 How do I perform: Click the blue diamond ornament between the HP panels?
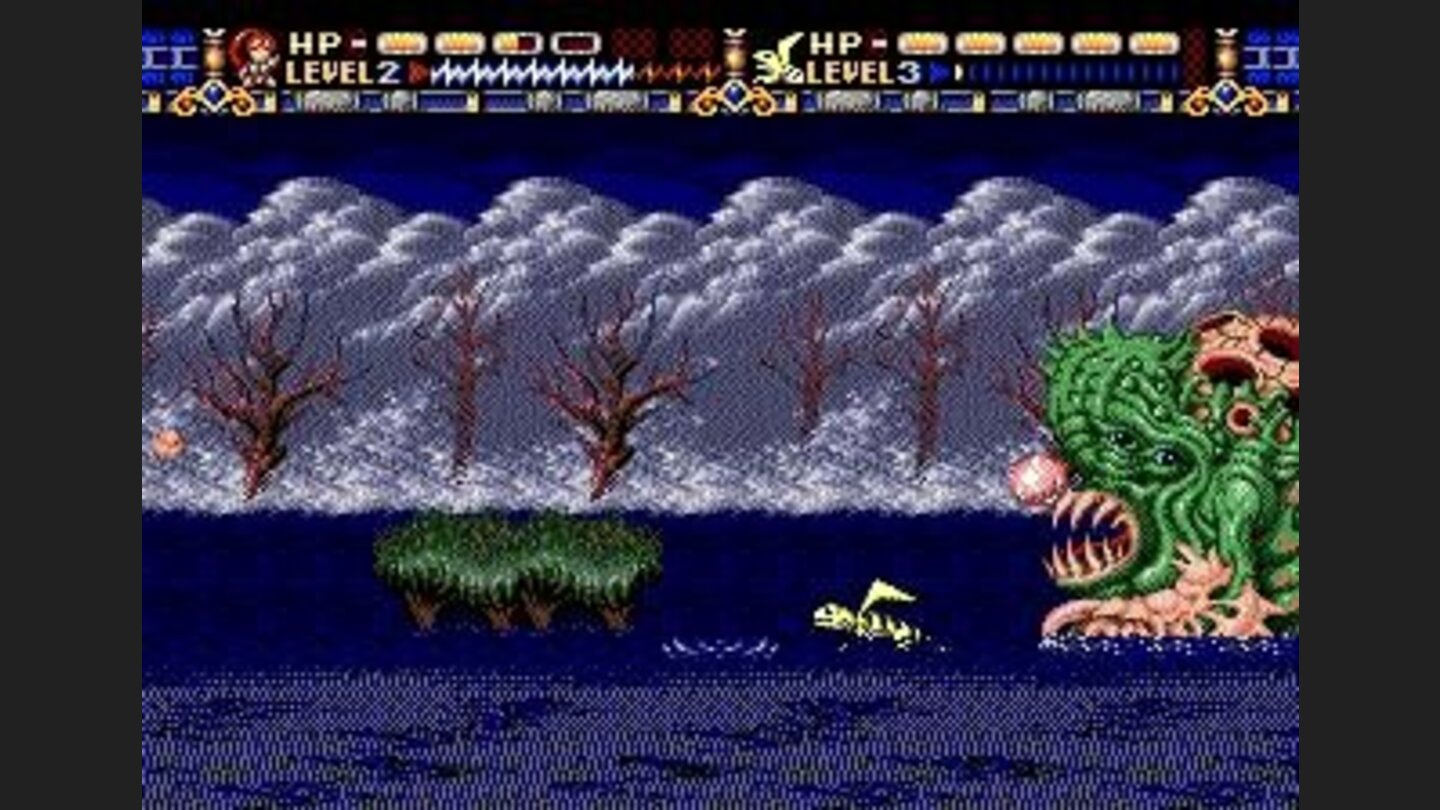point(735,96)
